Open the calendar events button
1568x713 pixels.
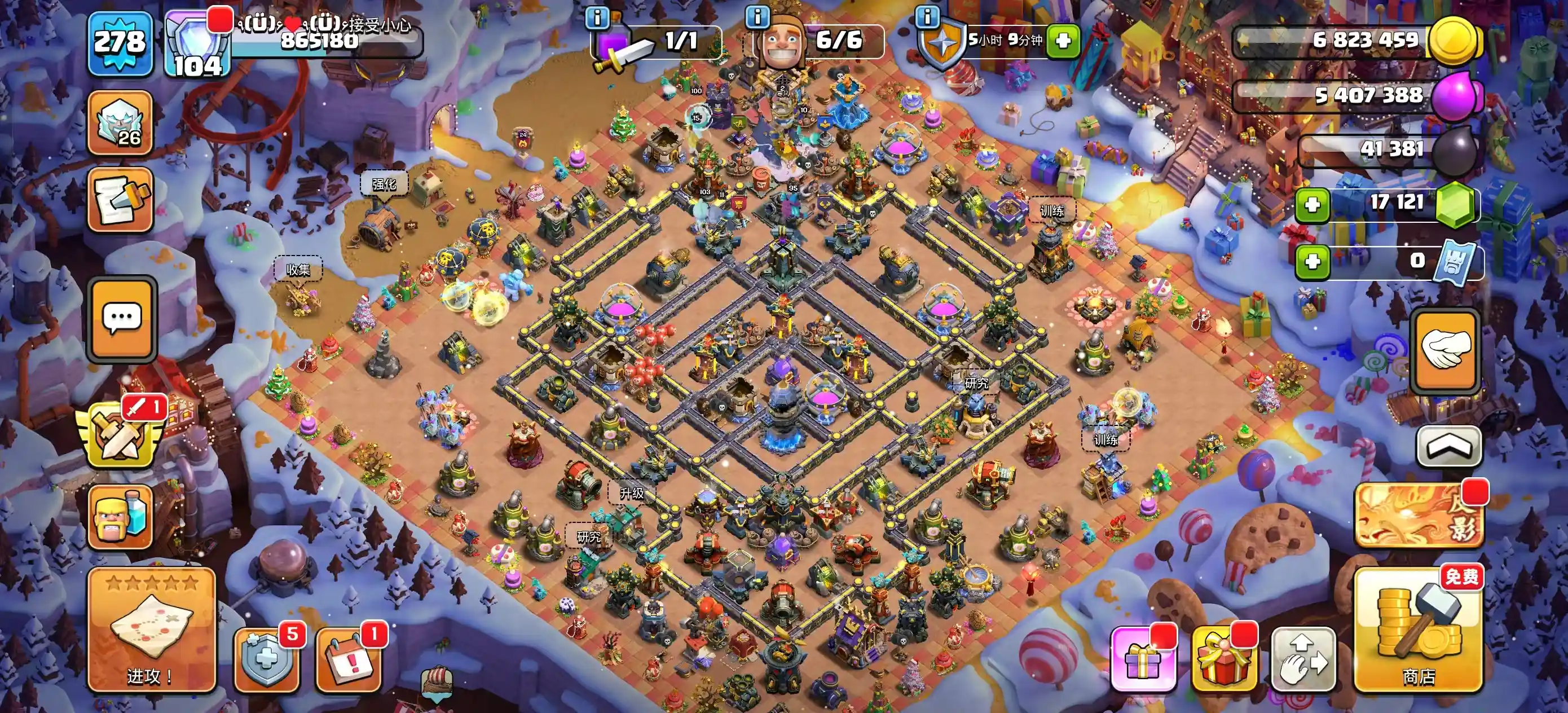click(x=348, y=659)
